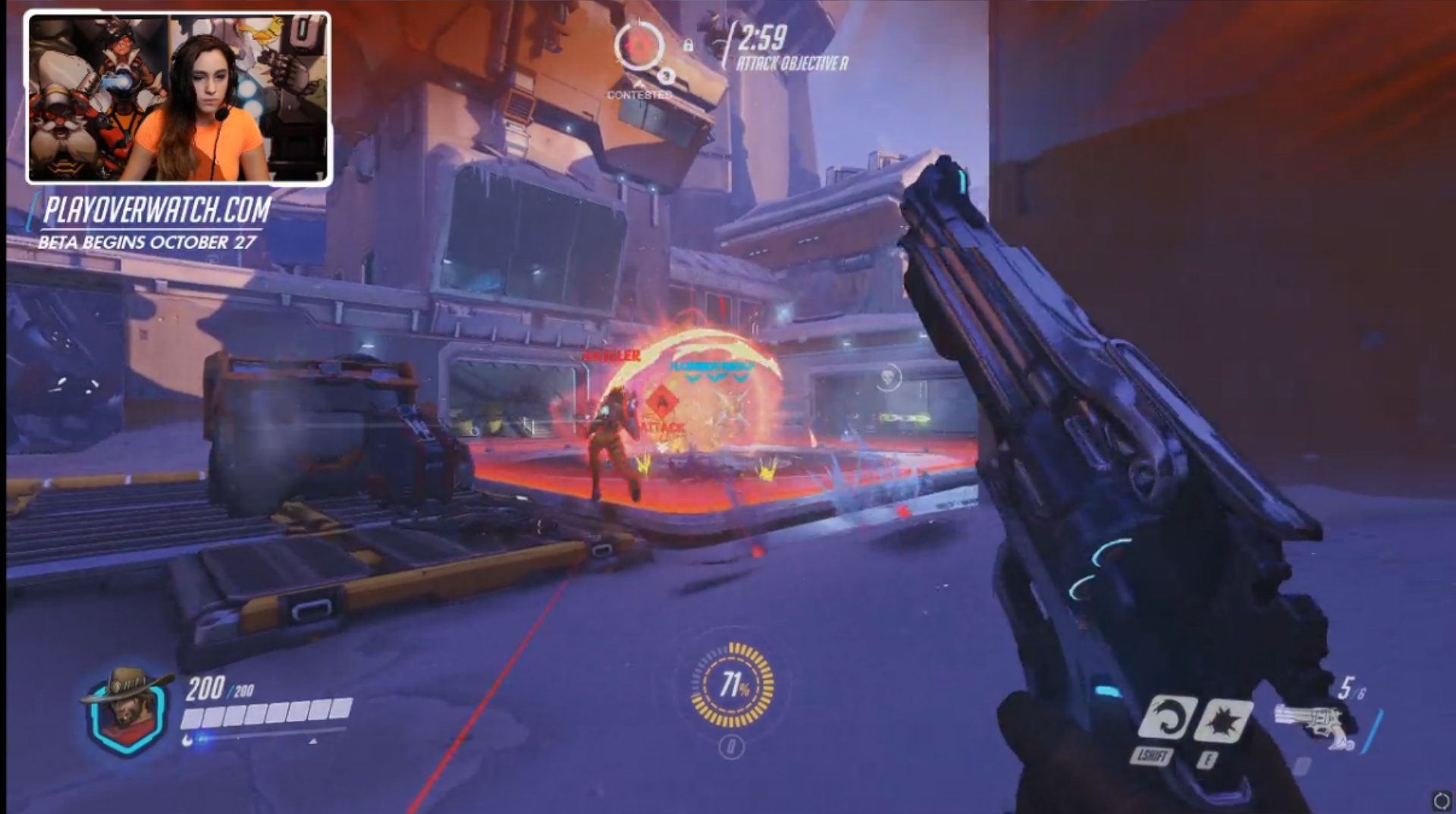Click the skull death marker

click(x=889, y=376)
